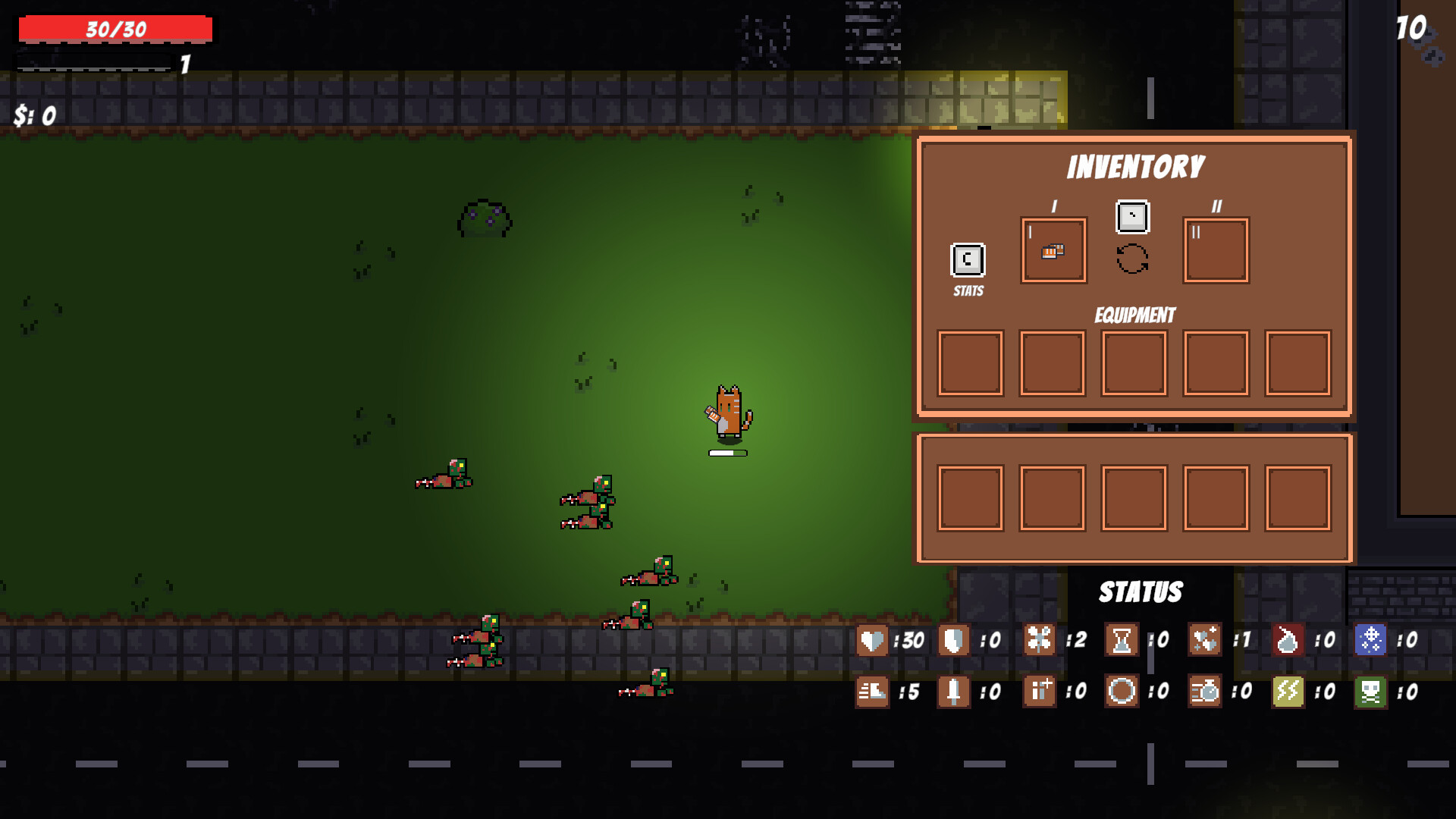Click the sword damage status icon

[952, 692]
